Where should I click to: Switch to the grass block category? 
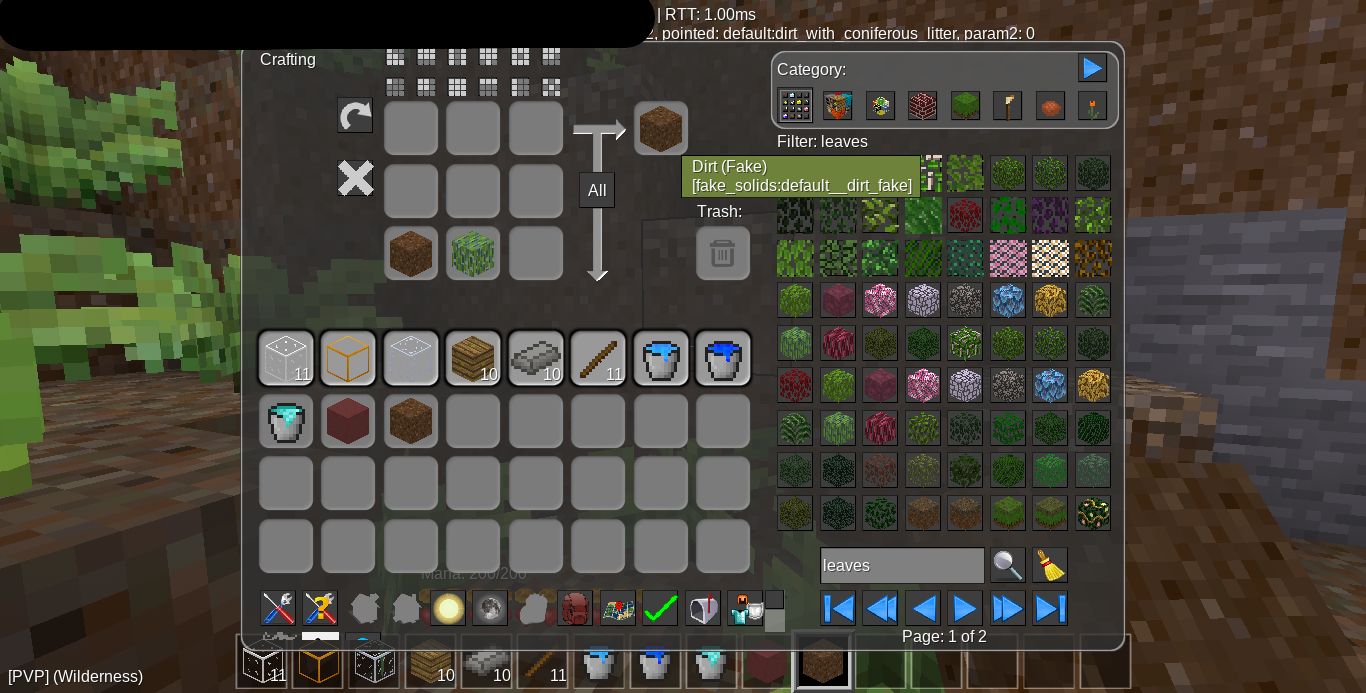pyautogui.click(x=965, y=106)
